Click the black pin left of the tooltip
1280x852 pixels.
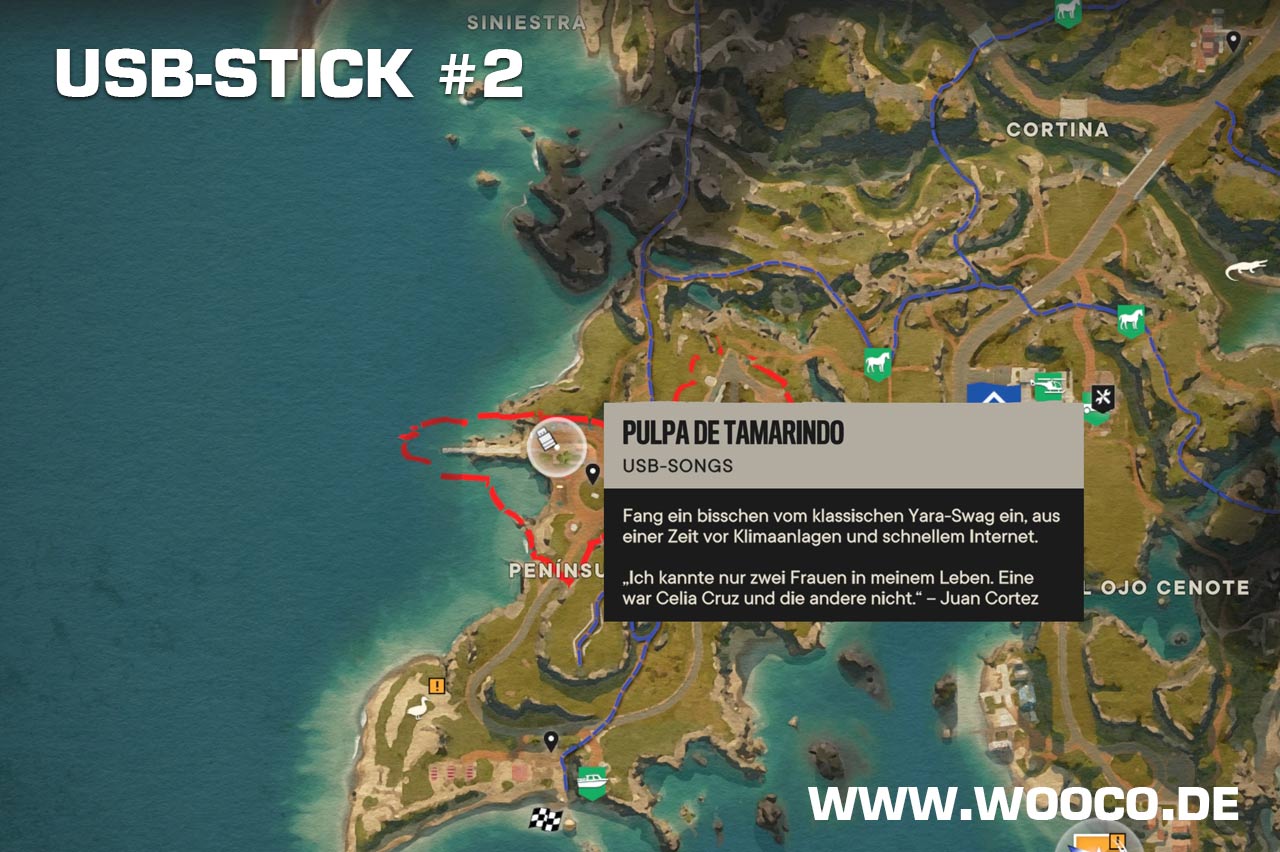[x=592, y=473]
